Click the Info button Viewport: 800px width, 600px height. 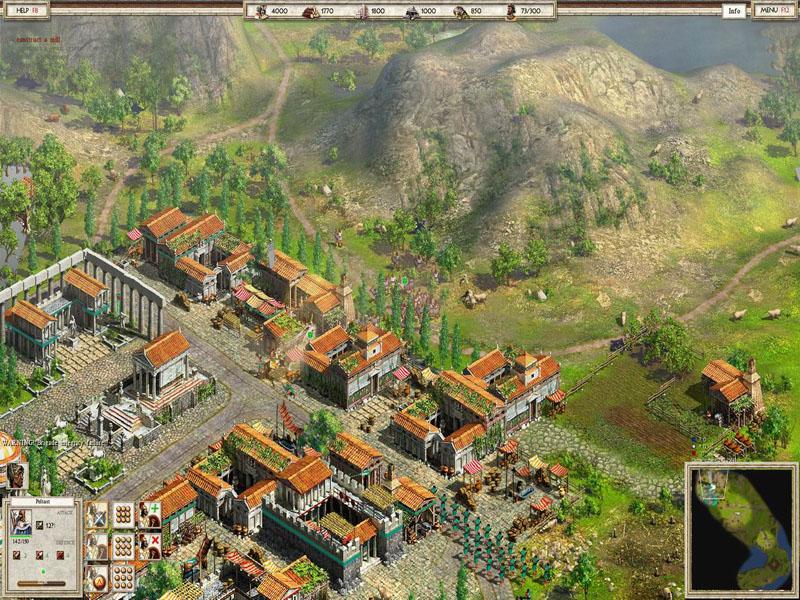pos(735,11)
